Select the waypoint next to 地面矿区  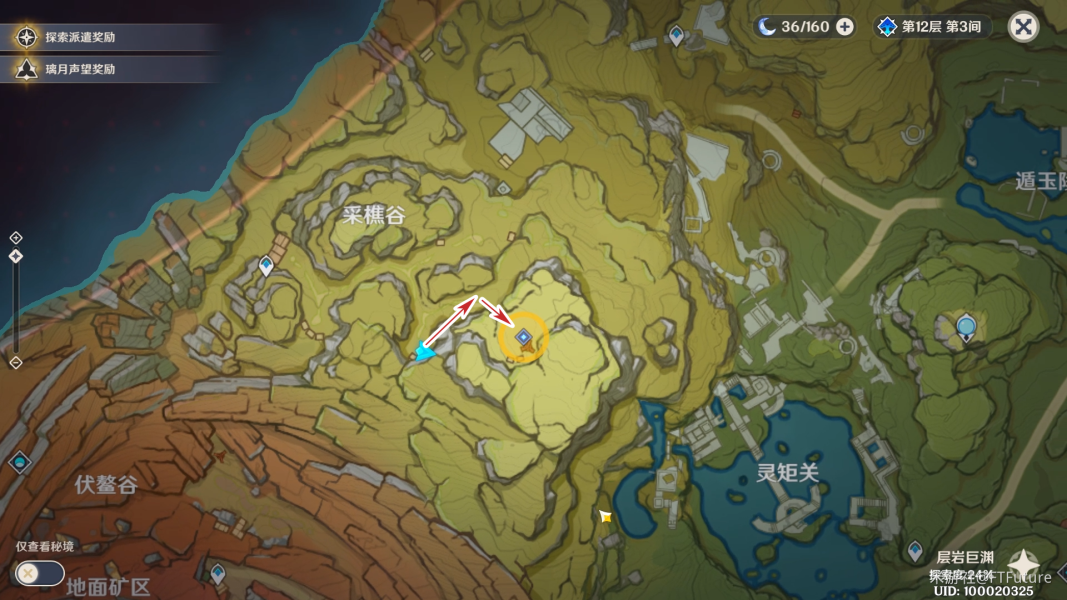tap(217, 573)
